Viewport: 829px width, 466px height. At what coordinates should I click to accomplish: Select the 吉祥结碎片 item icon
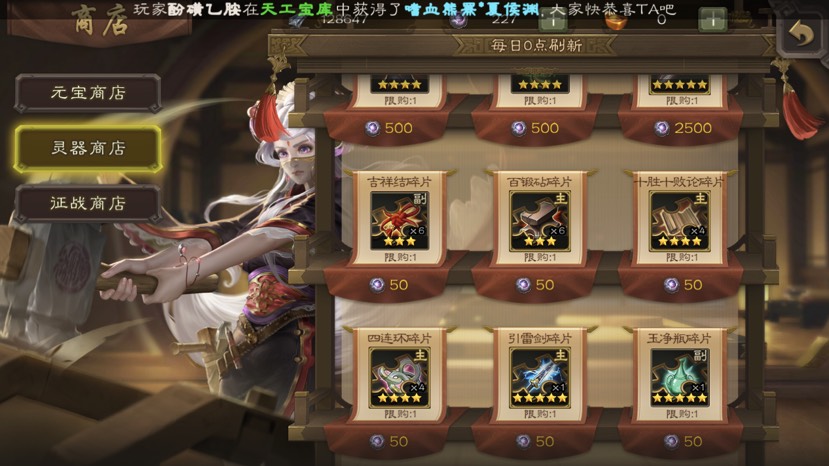click(398, 218)
